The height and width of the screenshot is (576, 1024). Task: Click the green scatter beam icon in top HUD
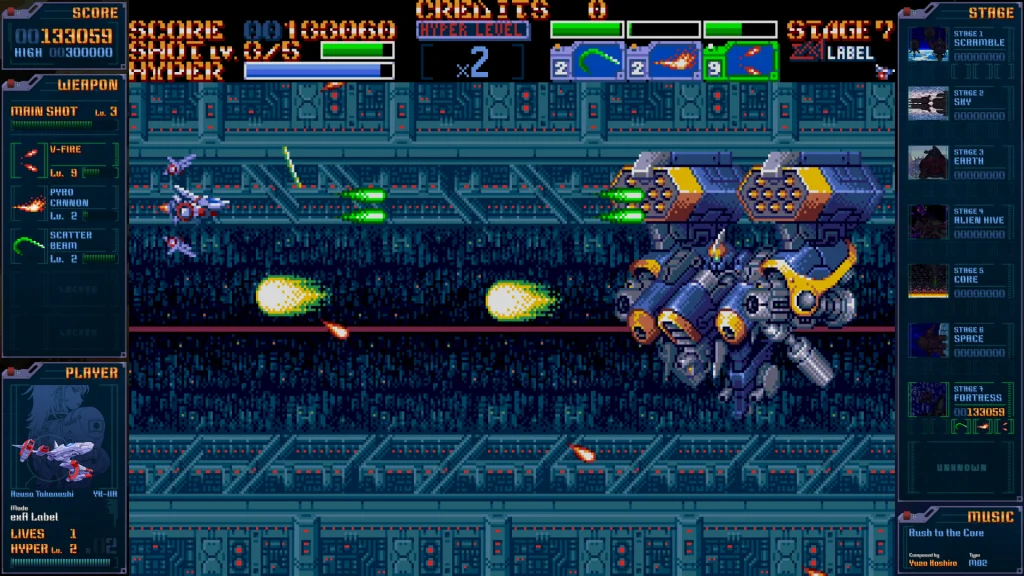(587, 62)
